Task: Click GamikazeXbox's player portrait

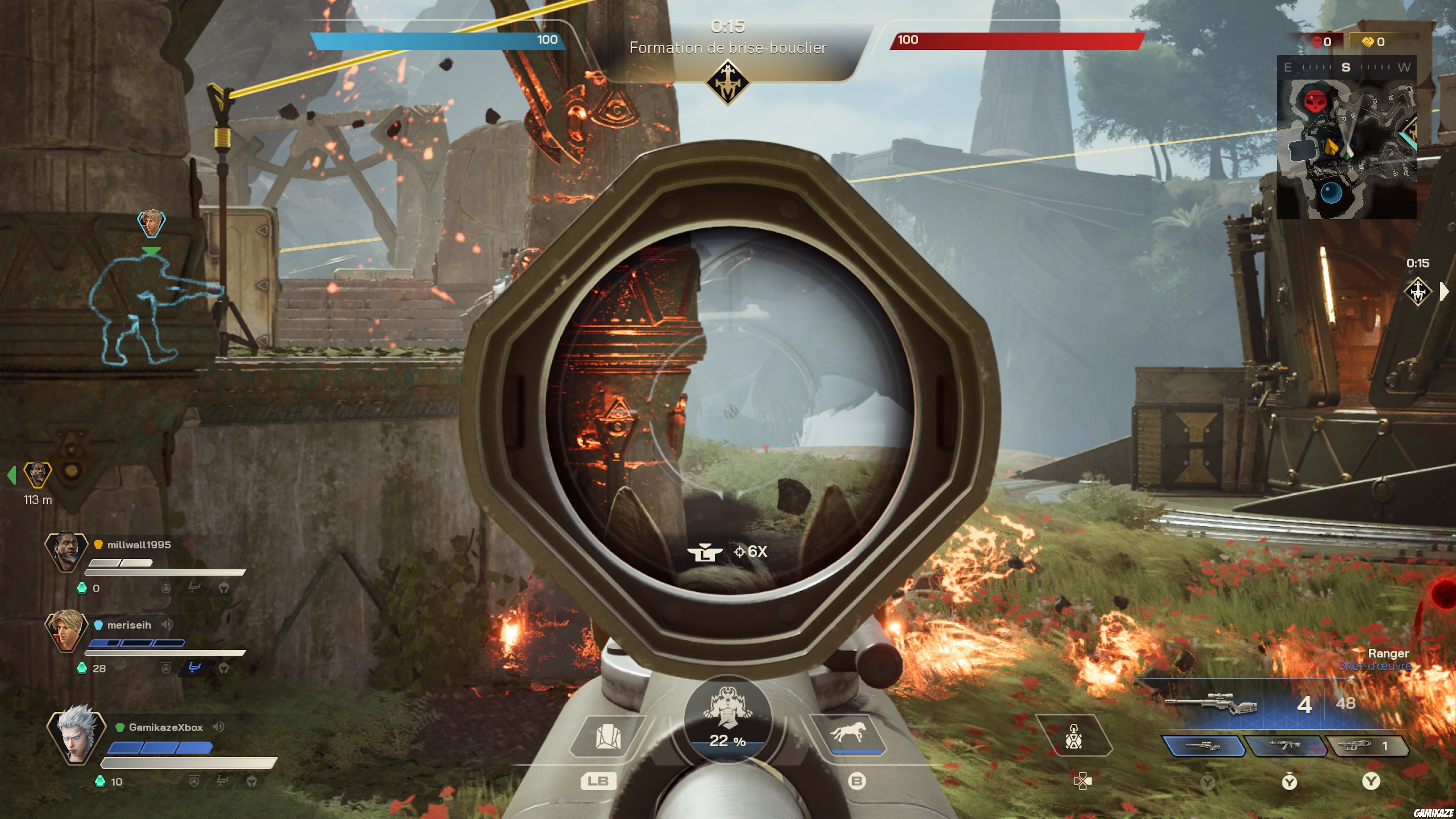Action: [76, 734]
